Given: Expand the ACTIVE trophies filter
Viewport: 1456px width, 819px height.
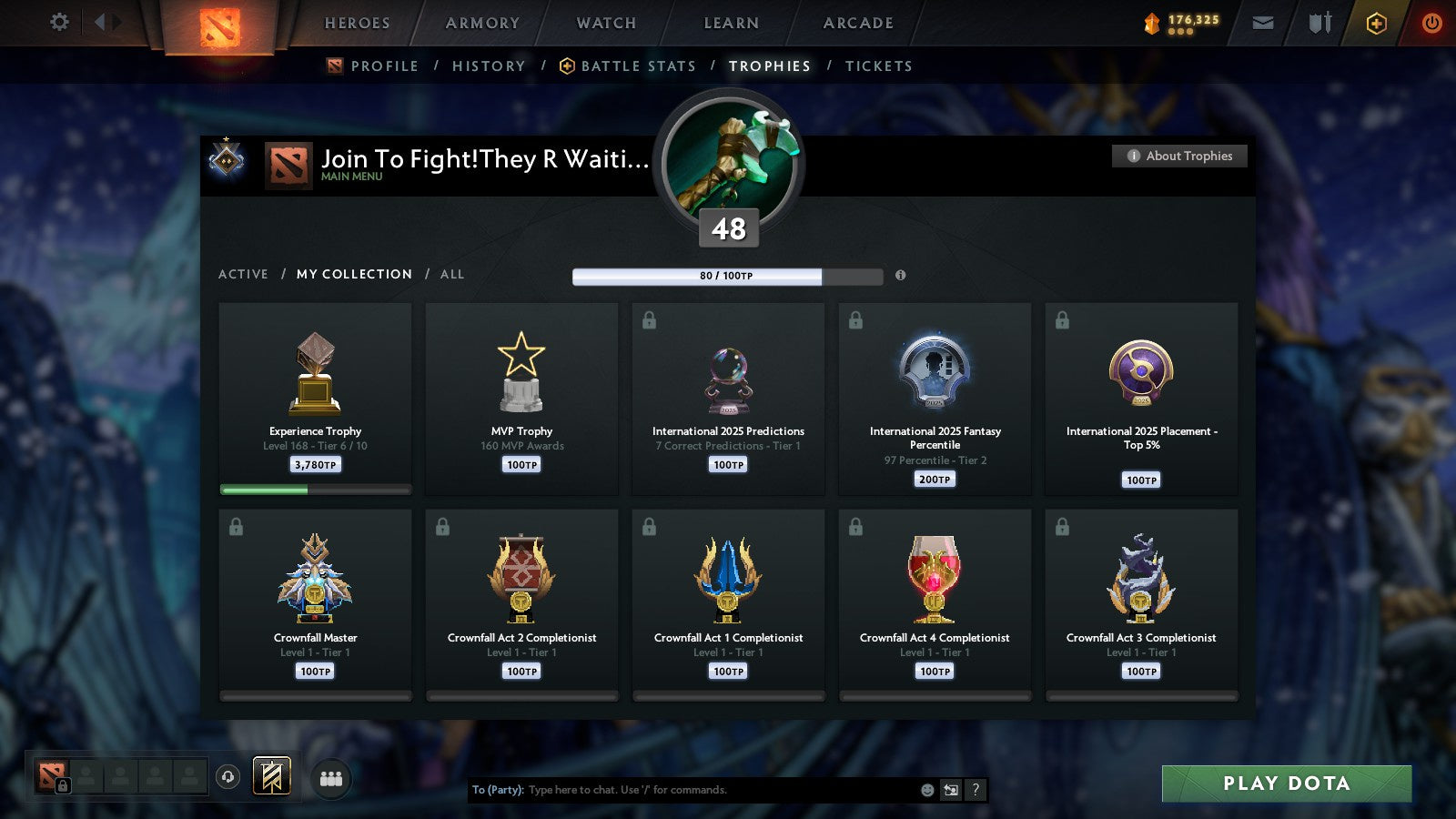Looking at the screenshot, I should (243, 274).
